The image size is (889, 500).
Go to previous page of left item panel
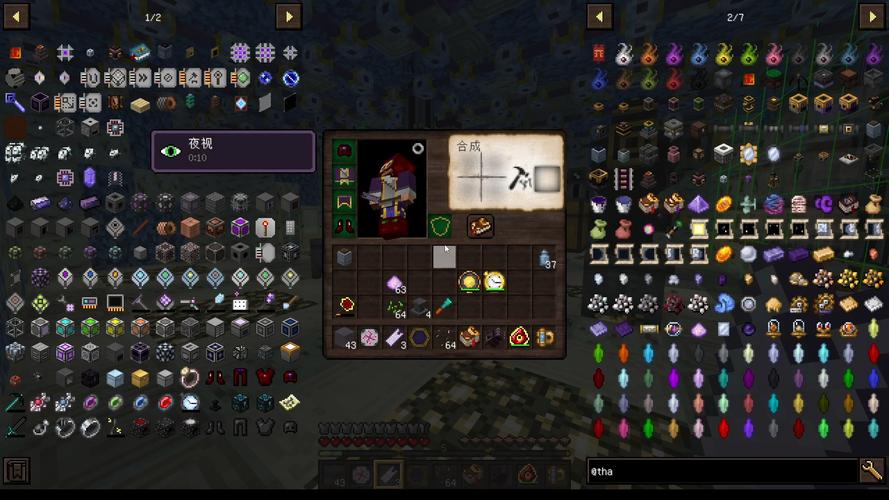pyautogui.click(x=17, y=16)
